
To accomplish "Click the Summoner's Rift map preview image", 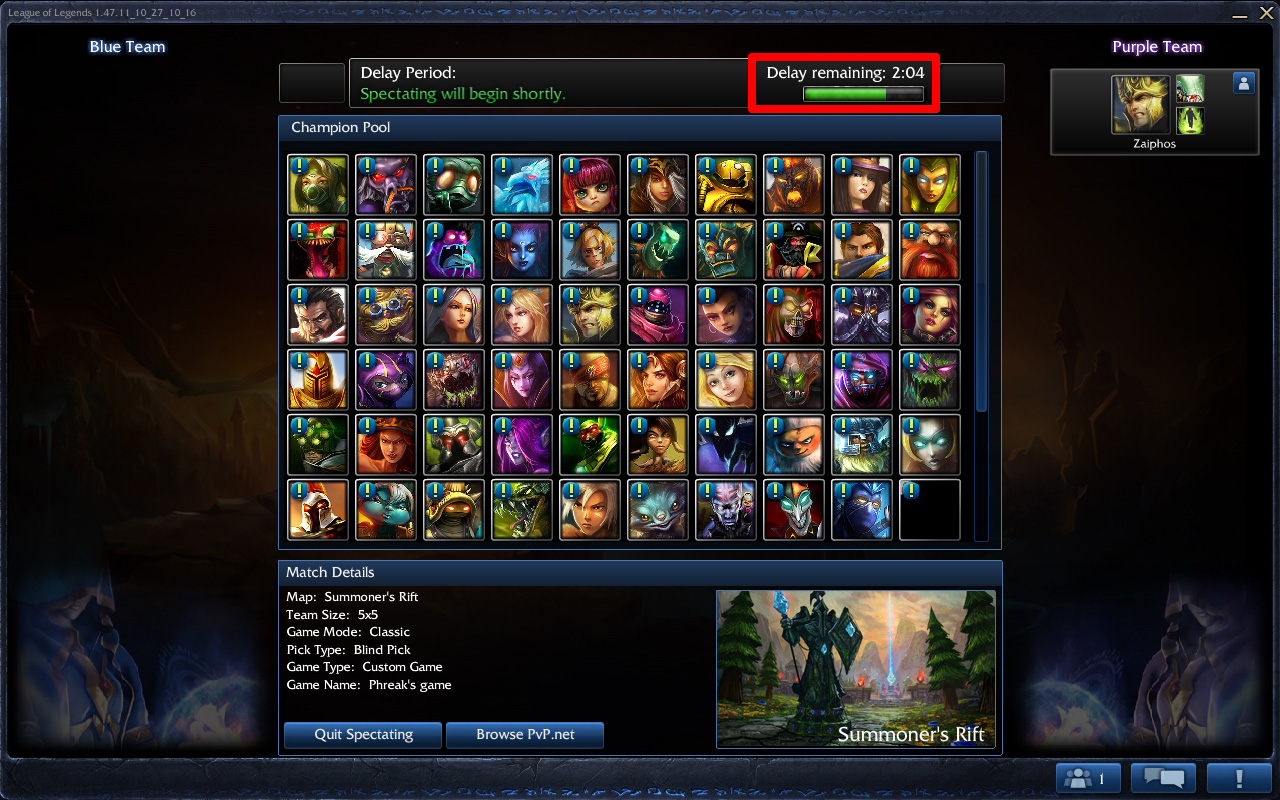I will 855,670.
